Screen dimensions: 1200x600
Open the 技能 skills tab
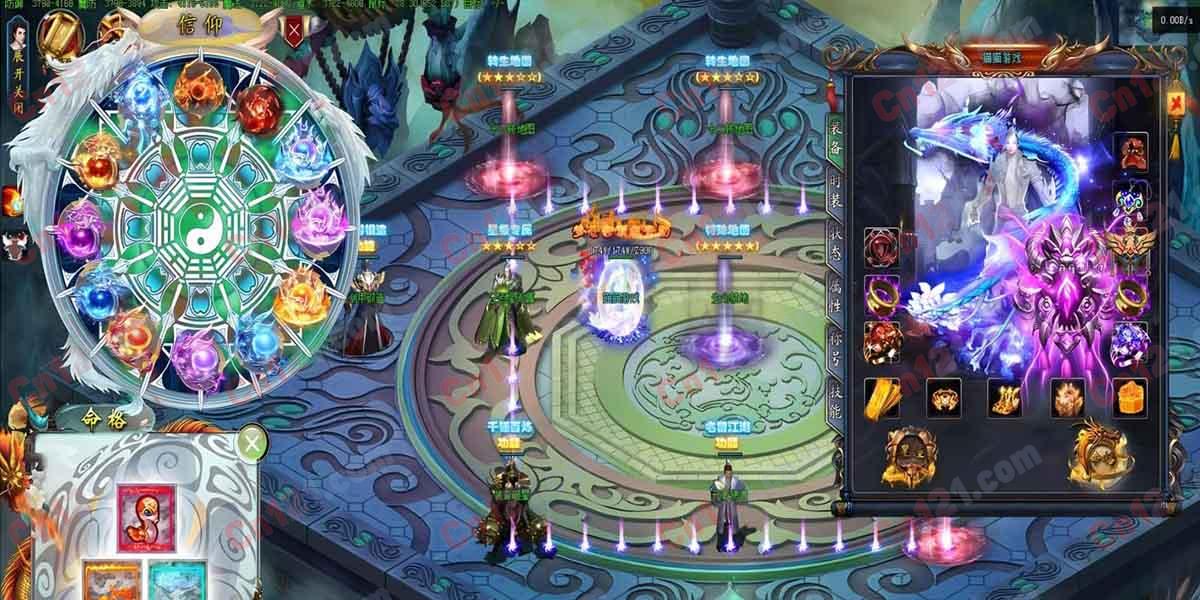click(x=836, y=395)
